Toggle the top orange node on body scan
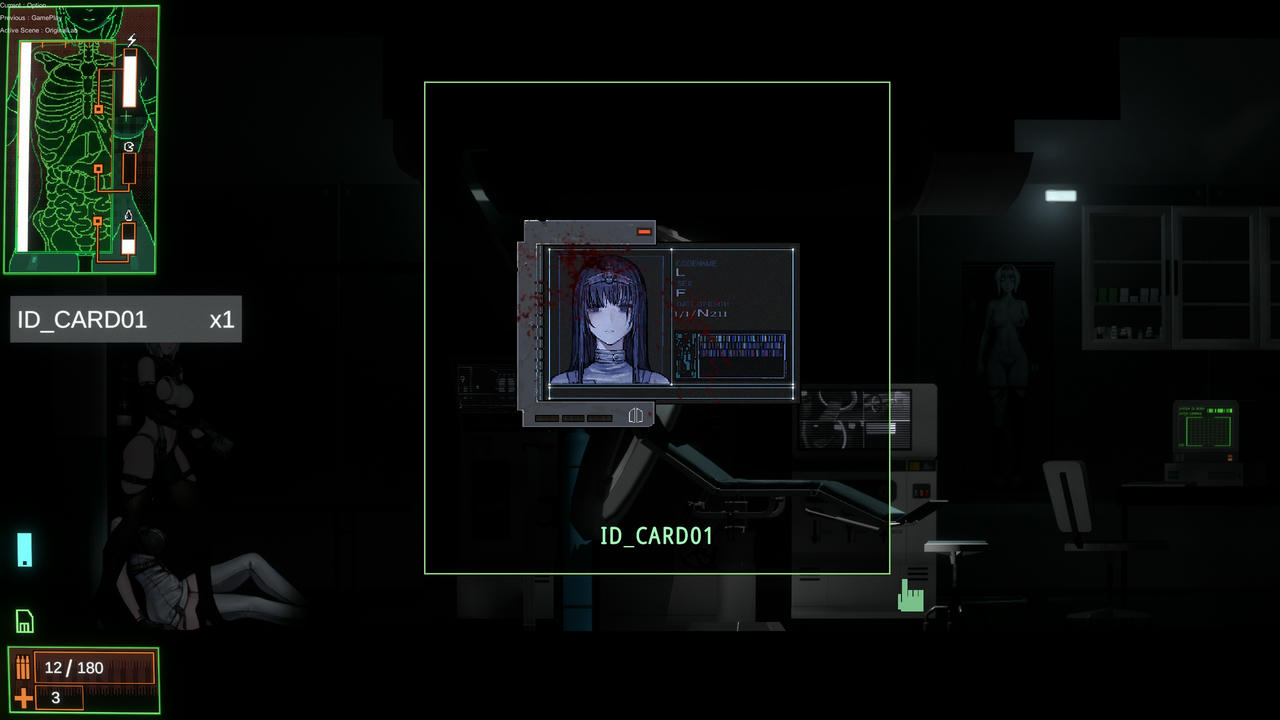 click(x=97, y=110)
